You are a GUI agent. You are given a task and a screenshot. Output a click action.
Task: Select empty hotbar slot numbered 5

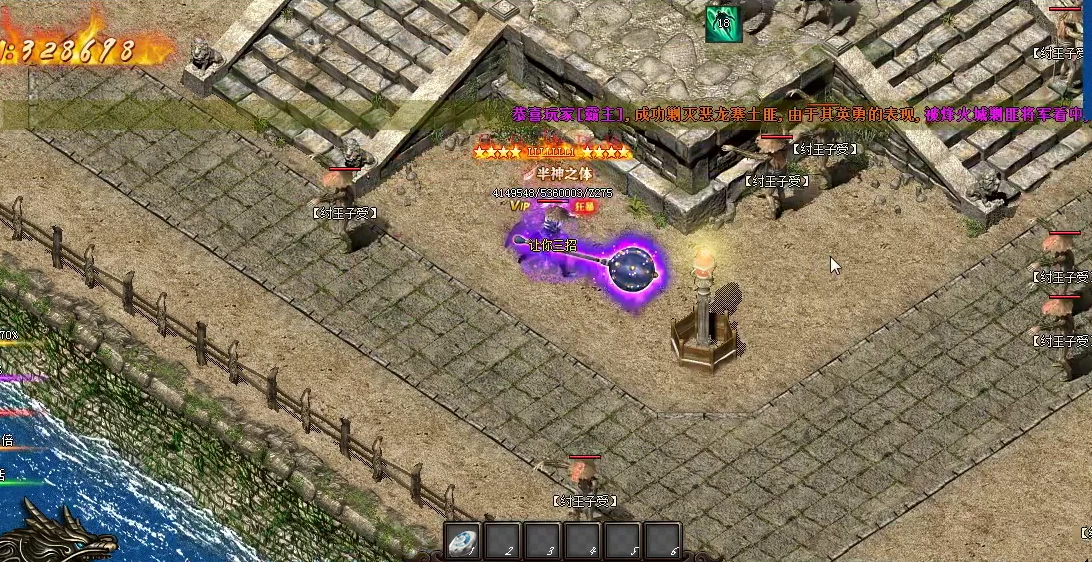622,541
